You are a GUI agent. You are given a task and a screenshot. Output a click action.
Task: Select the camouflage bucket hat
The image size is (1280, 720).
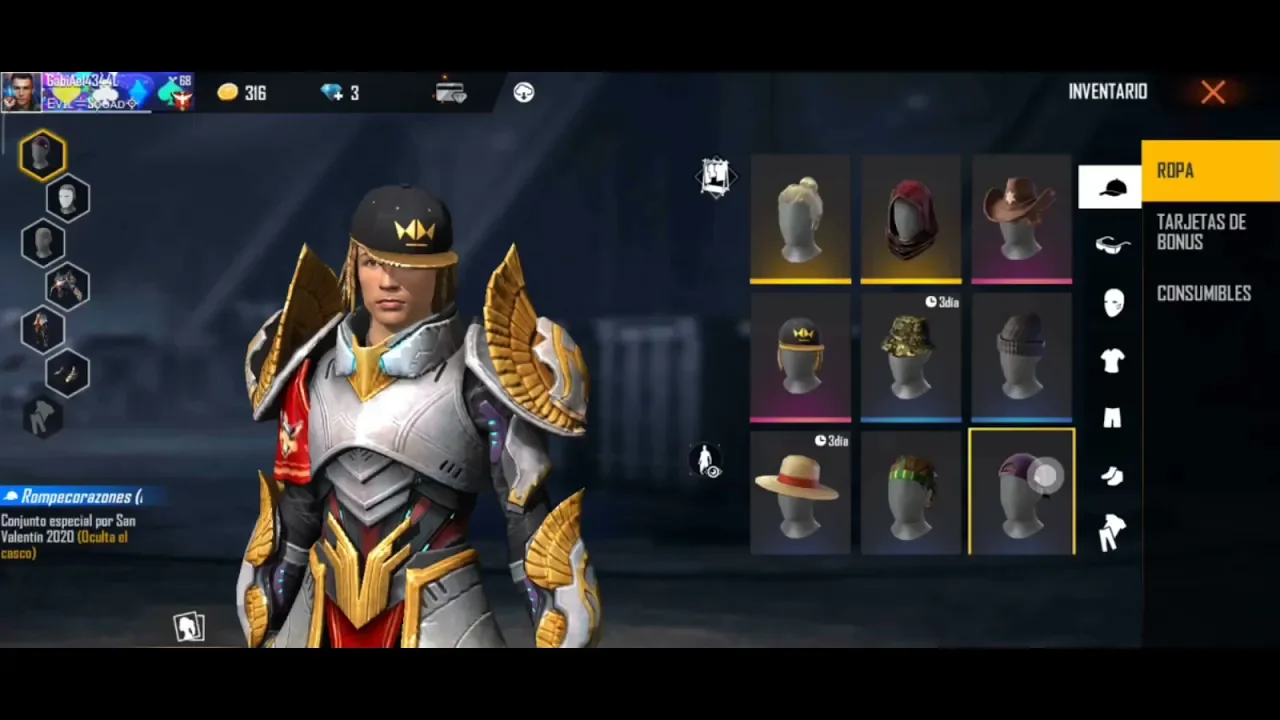tap(910, 357)
